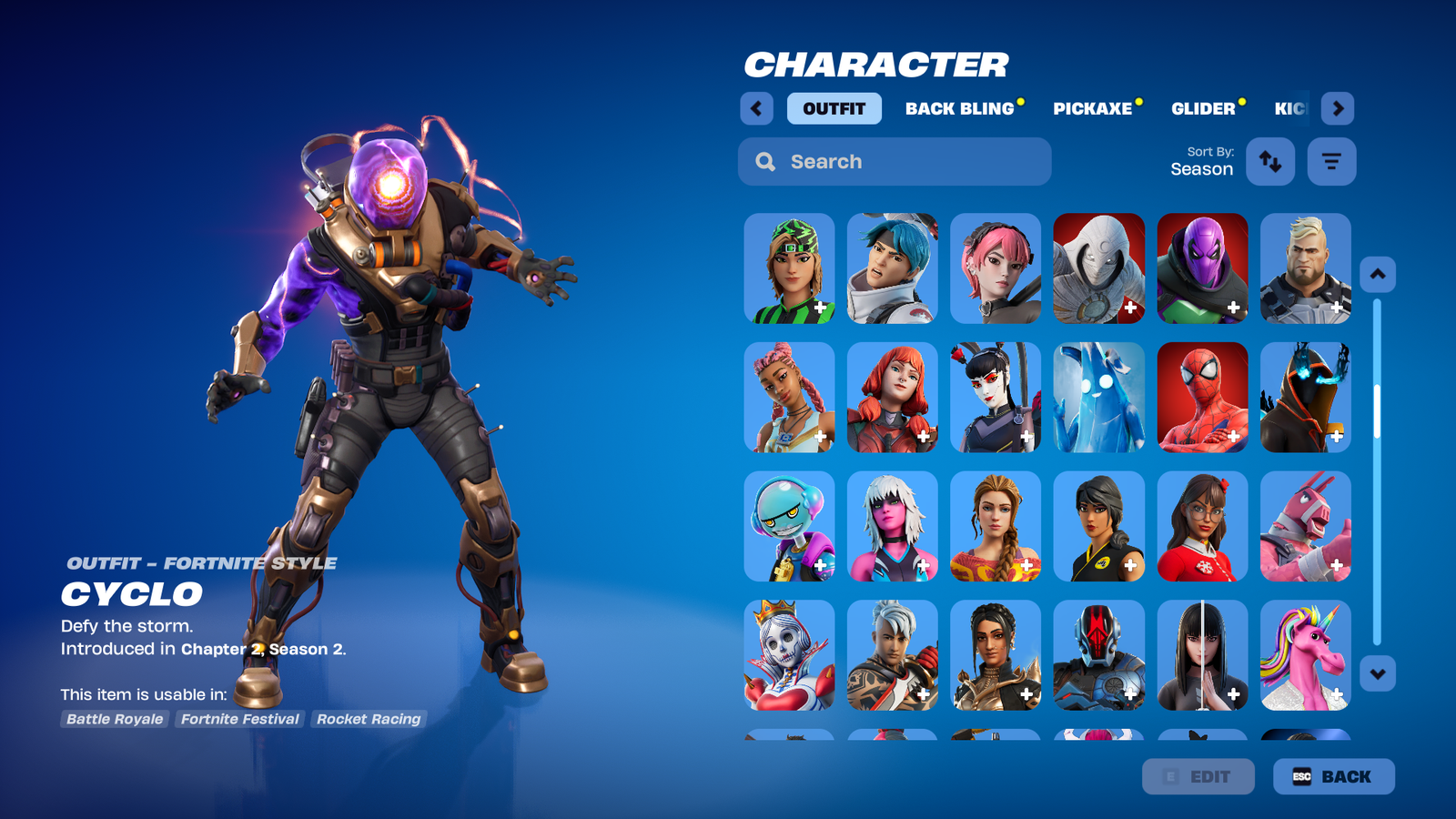Show next cosmetic category tabs
Screen dimensions: 1456x819
click(x=1338, y=108)
